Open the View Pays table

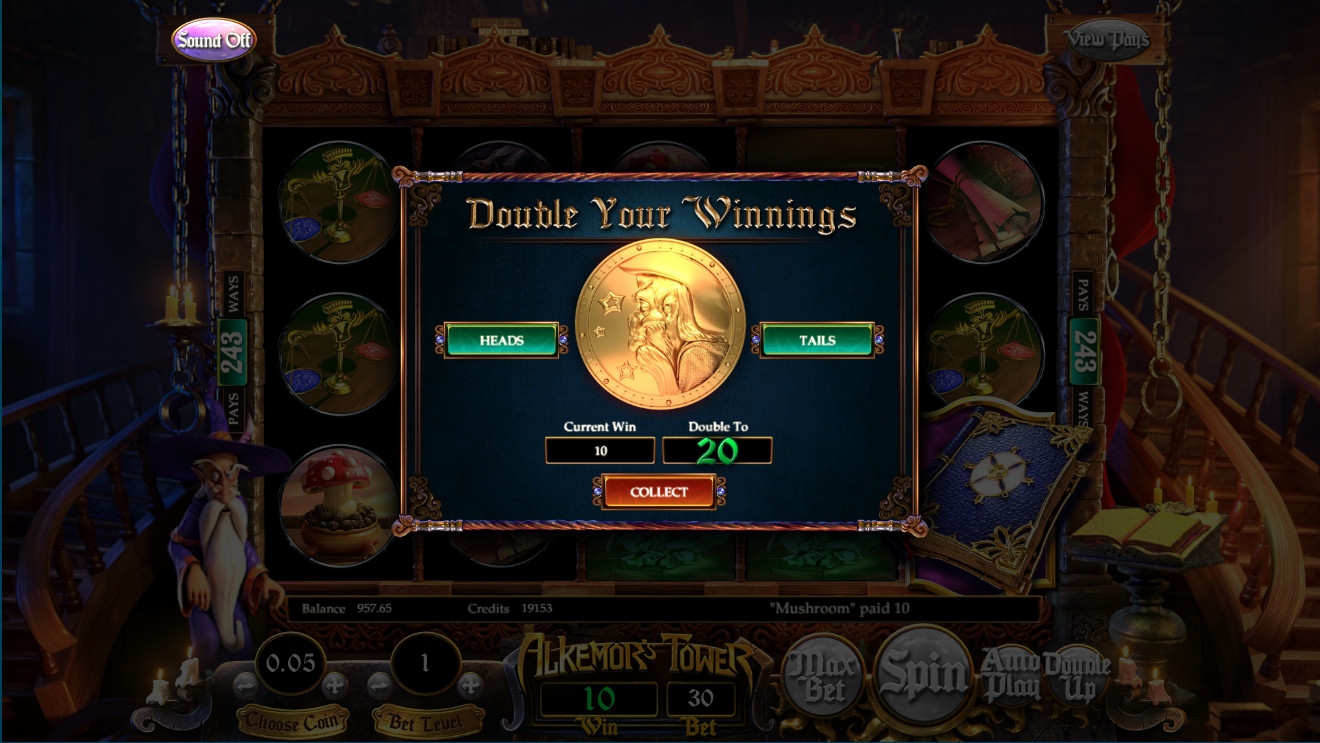[1106, 40]
